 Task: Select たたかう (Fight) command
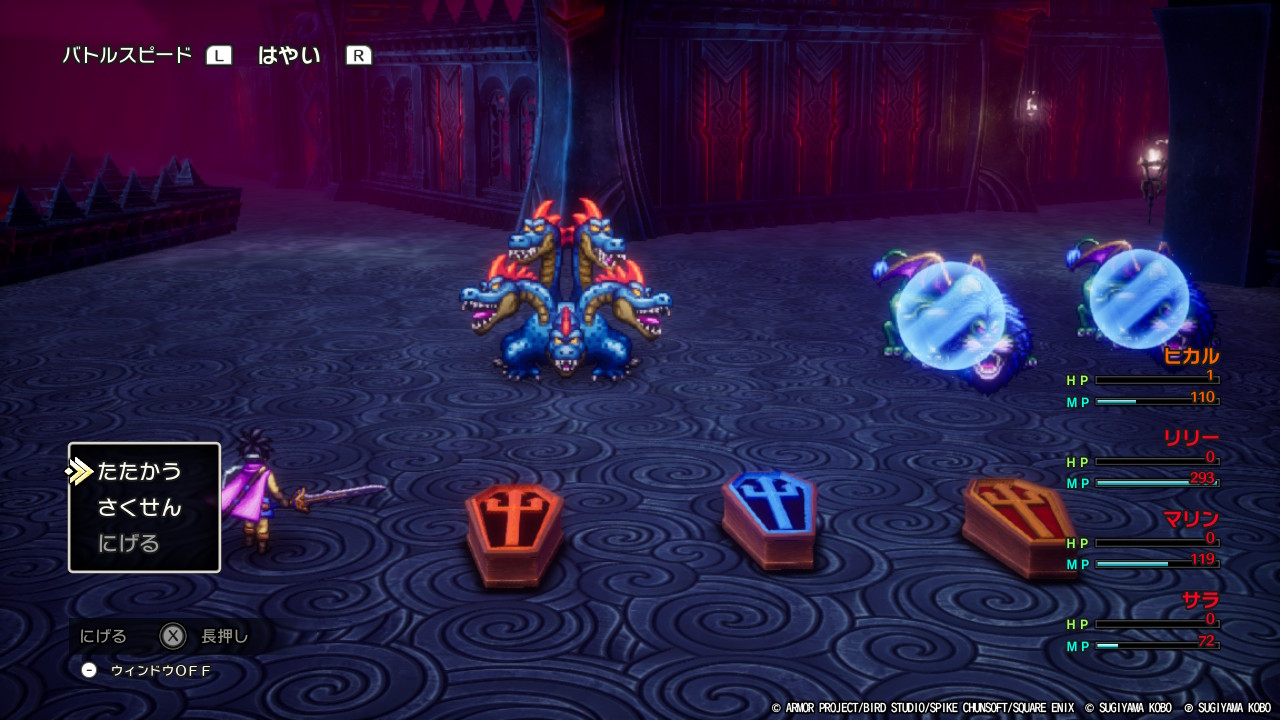pyautogui.click(x=139, y=471)
